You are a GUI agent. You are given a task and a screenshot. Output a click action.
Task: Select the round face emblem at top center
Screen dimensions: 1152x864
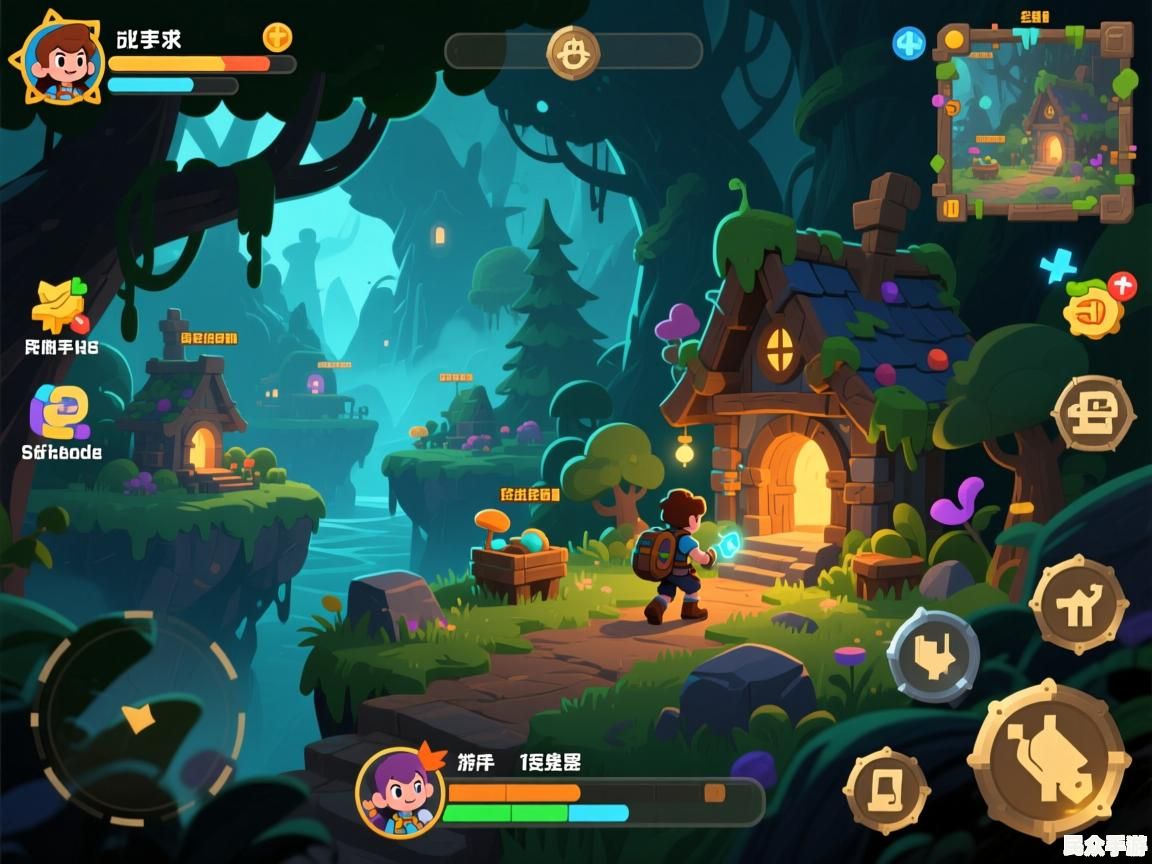click(573, 52)
